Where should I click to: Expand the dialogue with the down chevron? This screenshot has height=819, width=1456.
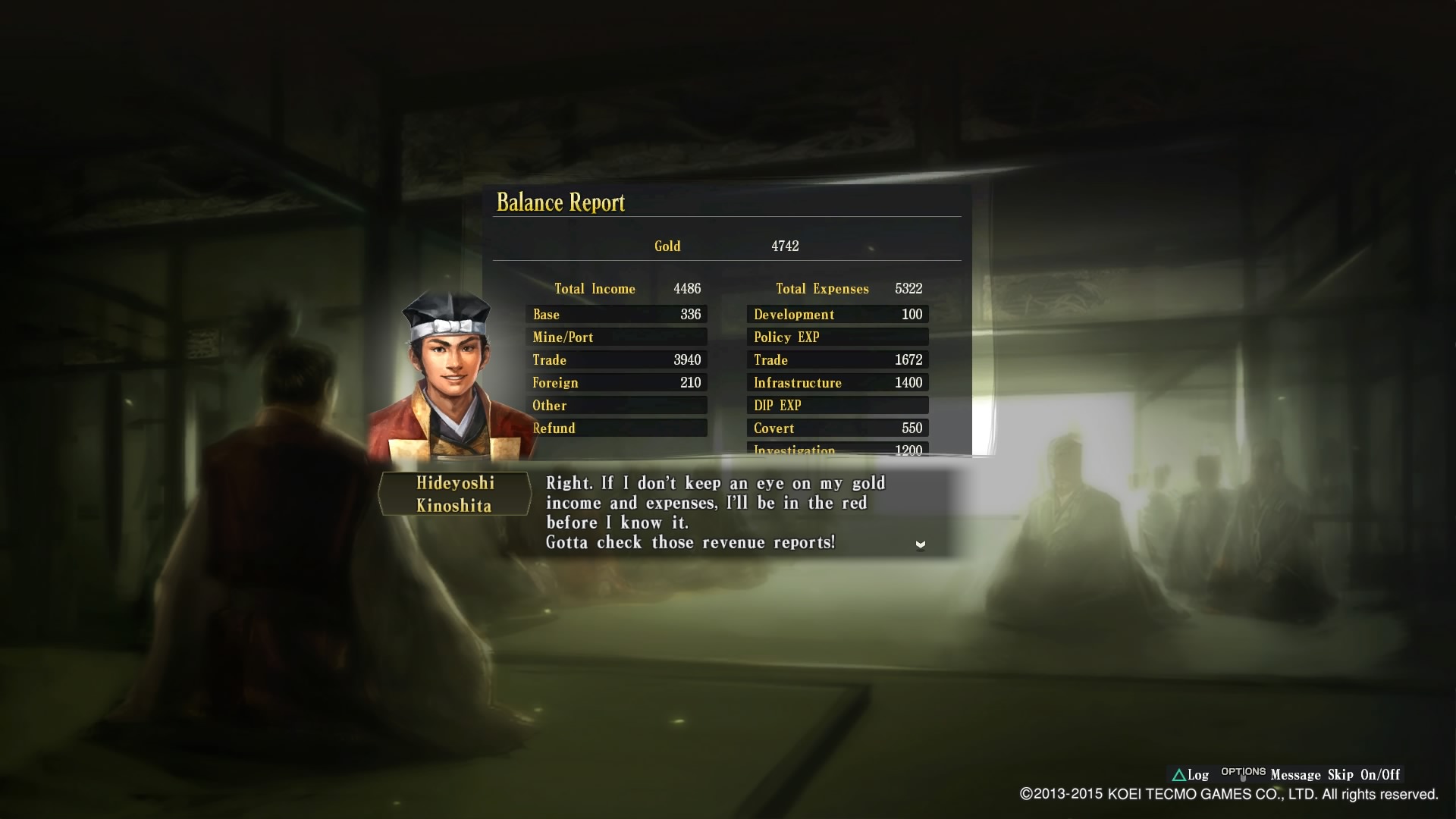[x=920, y=544]
